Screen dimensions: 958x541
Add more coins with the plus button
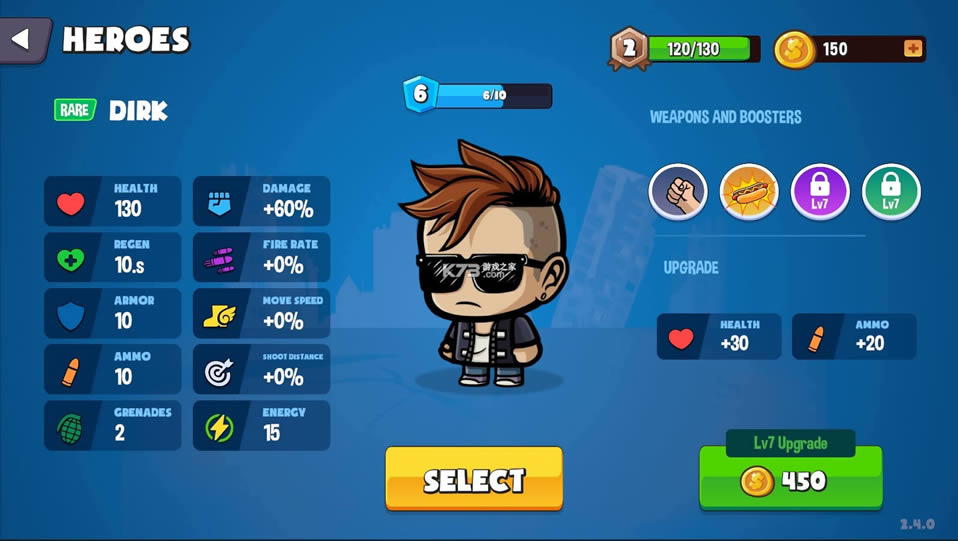[912, 49]
